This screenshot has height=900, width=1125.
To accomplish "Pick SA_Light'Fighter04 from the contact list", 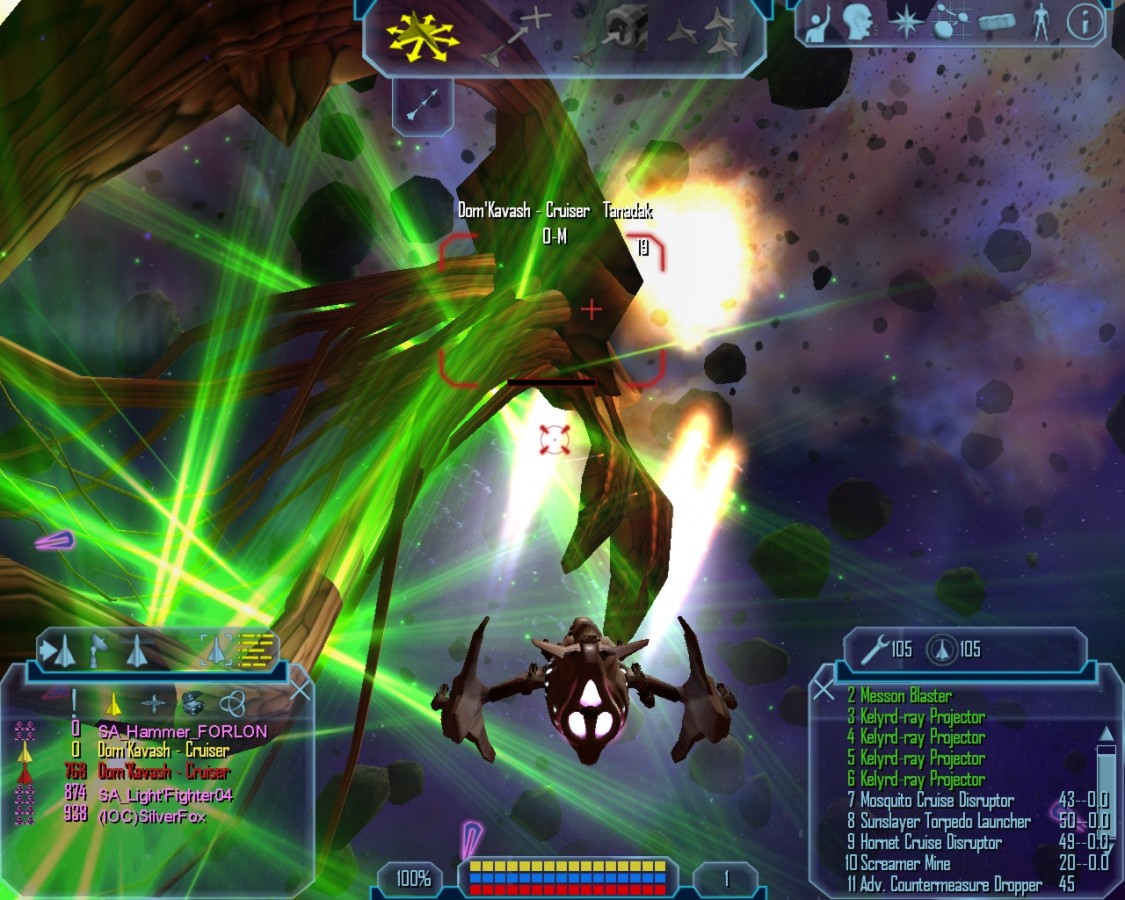I will coord(164,794).
